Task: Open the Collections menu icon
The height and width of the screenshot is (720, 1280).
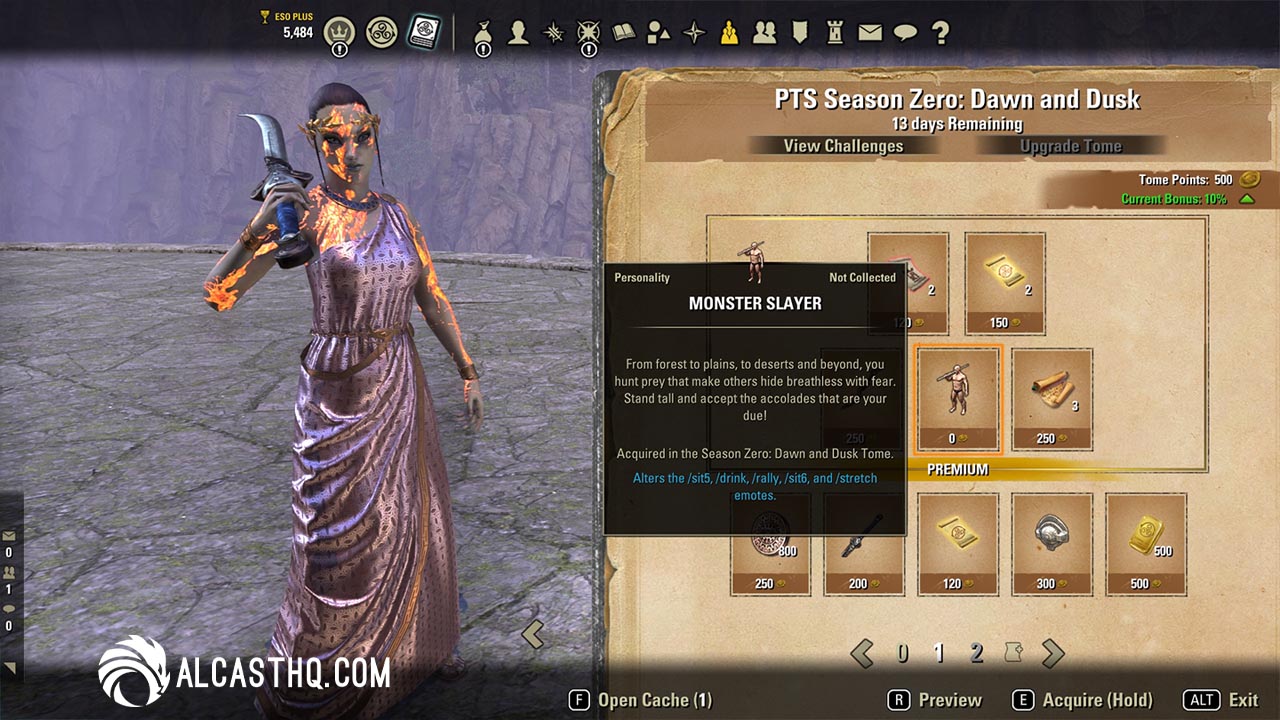Action: point(660,32)
